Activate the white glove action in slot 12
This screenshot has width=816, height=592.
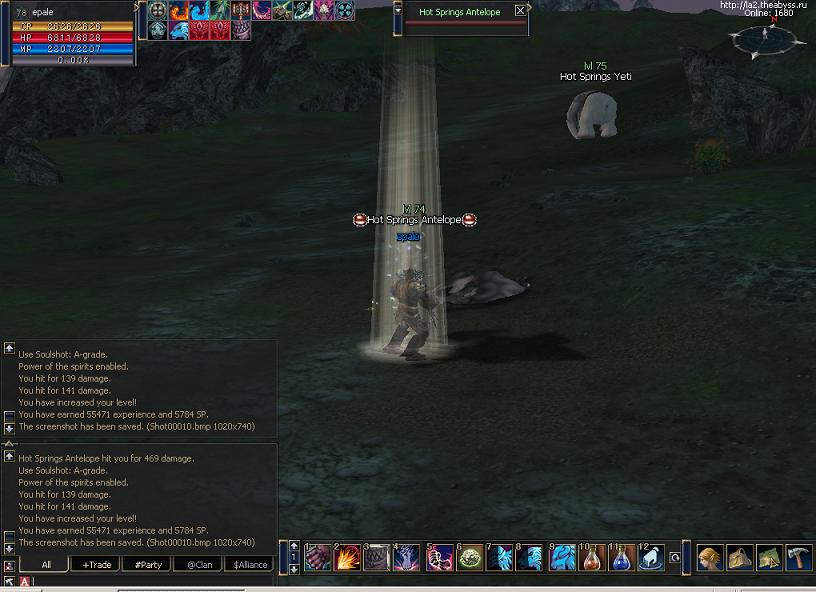point(652,558)
